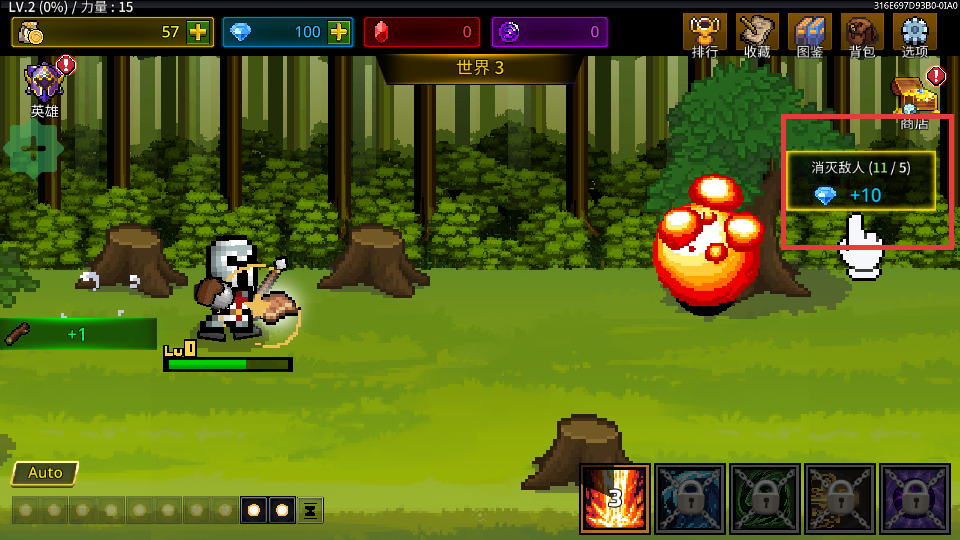Open the 选项 options gear menu
This screenshot has width=960, height=540.
click(x=914, y=34)
